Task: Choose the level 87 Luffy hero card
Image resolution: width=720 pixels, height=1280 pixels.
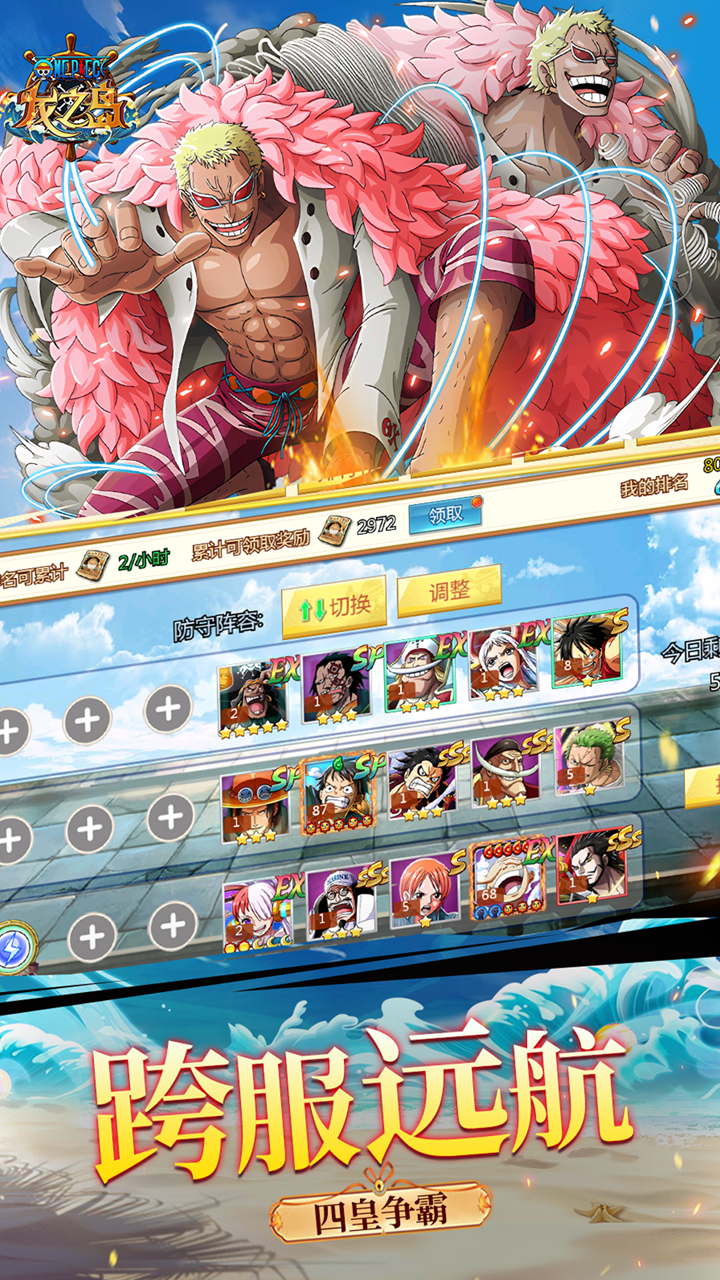Action: [338, 794]
